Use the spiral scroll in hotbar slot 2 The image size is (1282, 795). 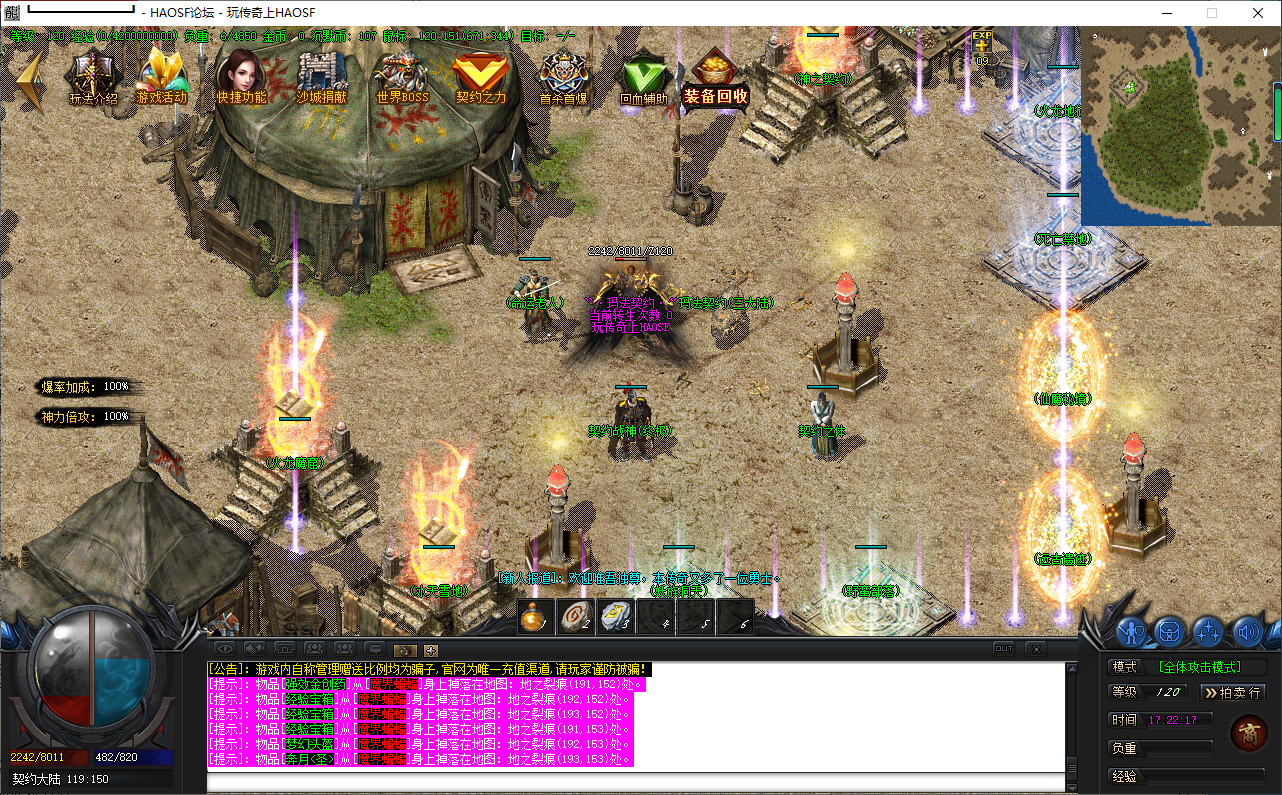click(575, 617)
